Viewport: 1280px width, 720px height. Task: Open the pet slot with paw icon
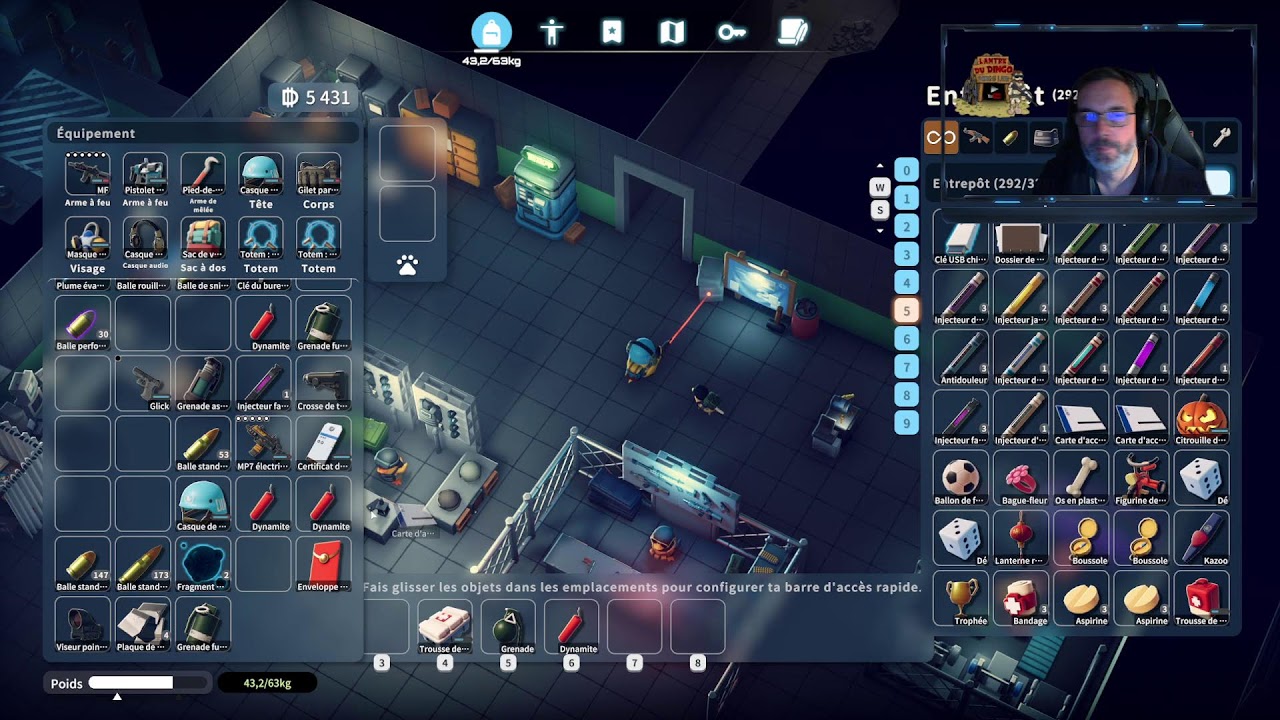tap(407, 265)
